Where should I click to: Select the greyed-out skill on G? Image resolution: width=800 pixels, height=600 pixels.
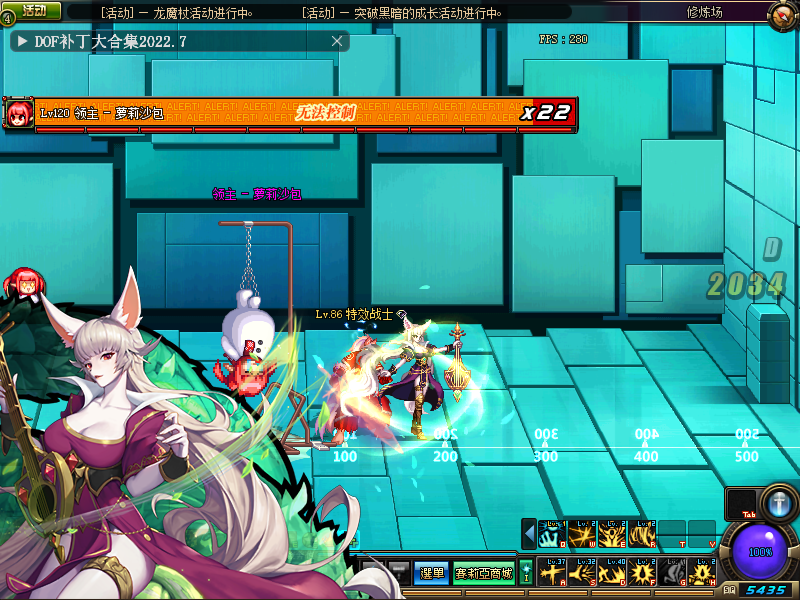(x=672, y=573)
